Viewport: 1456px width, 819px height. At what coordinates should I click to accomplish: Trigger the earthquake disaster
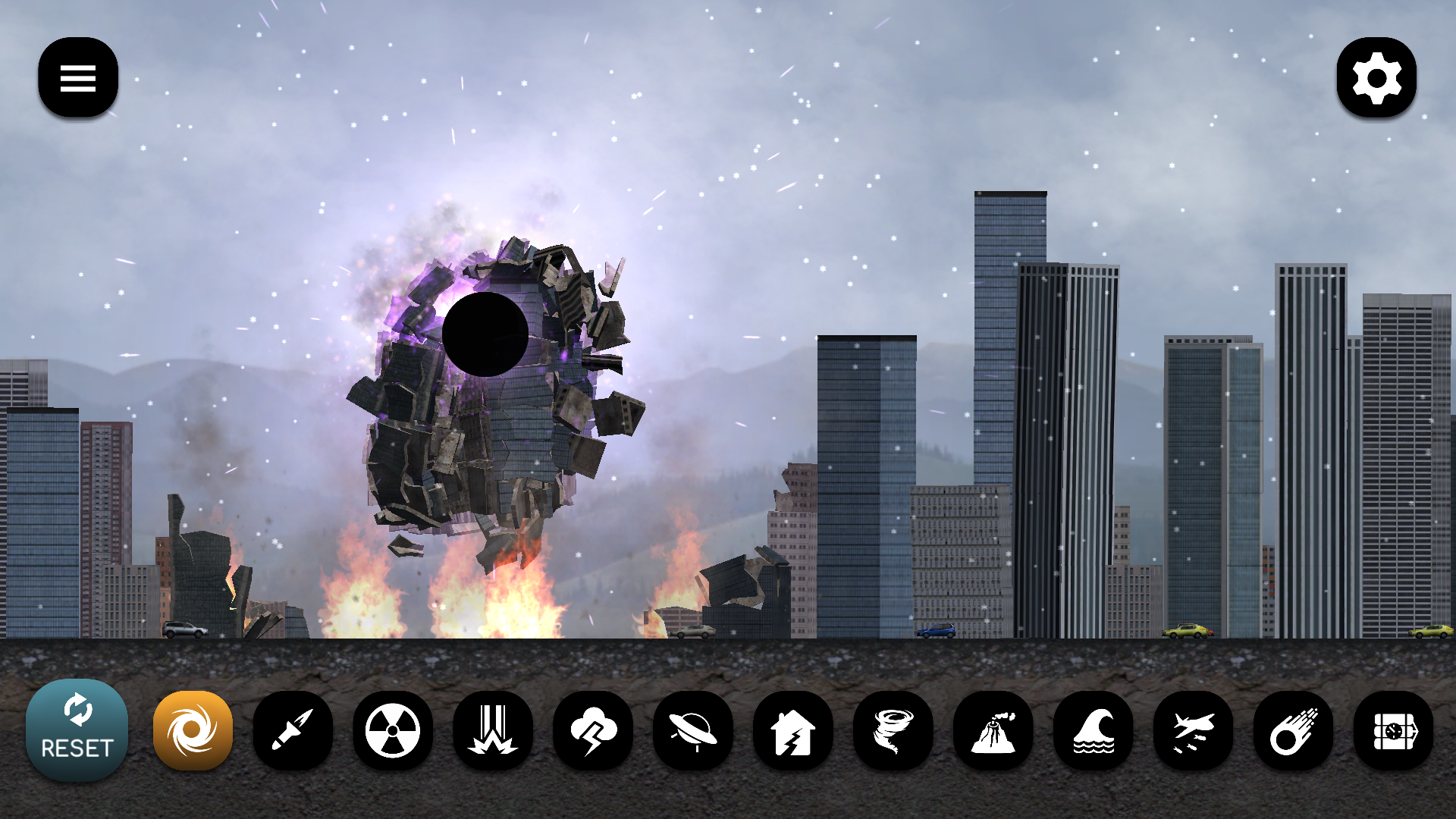click(x=794, y=730)
